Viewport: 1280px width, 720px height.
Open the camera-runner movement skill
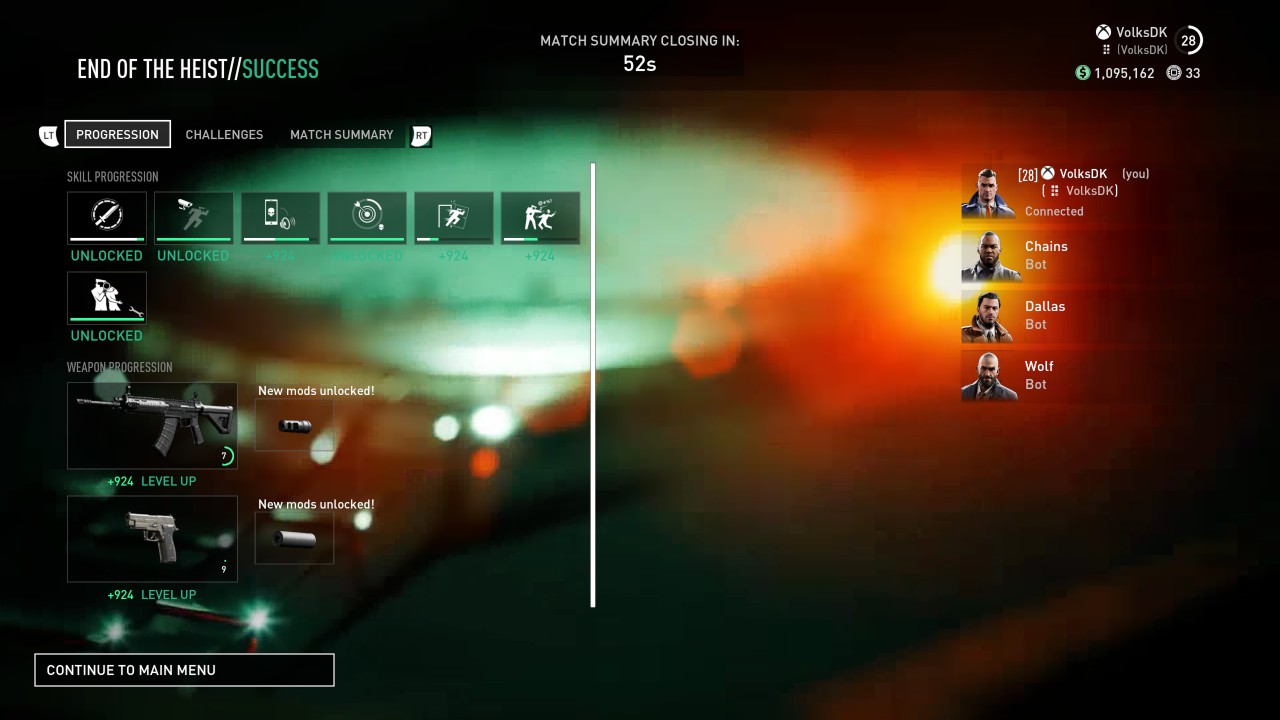[193, 217]
